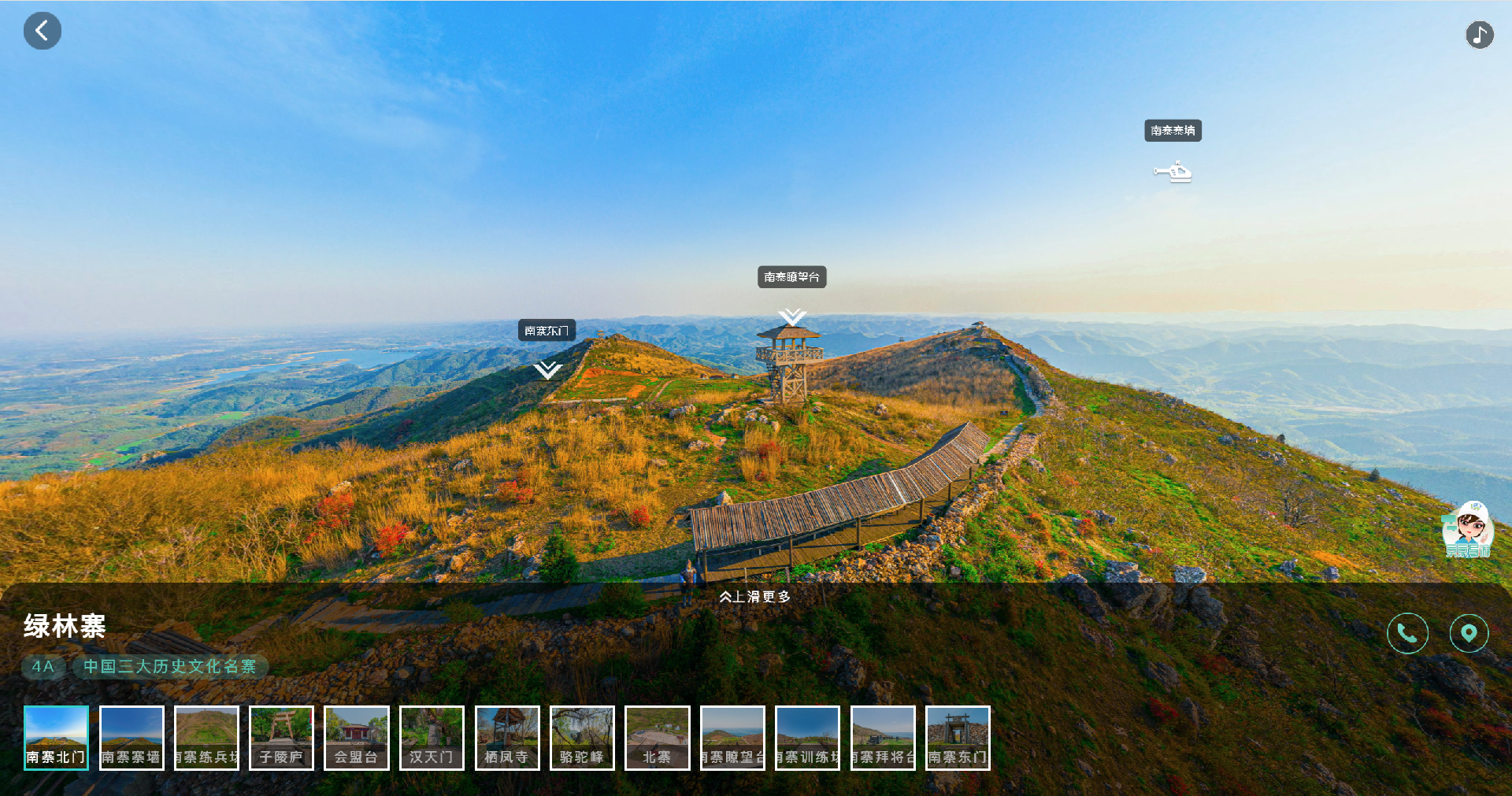Expand the 上滑更多 panel handle
1512x796 pixels.
point(754,597)
